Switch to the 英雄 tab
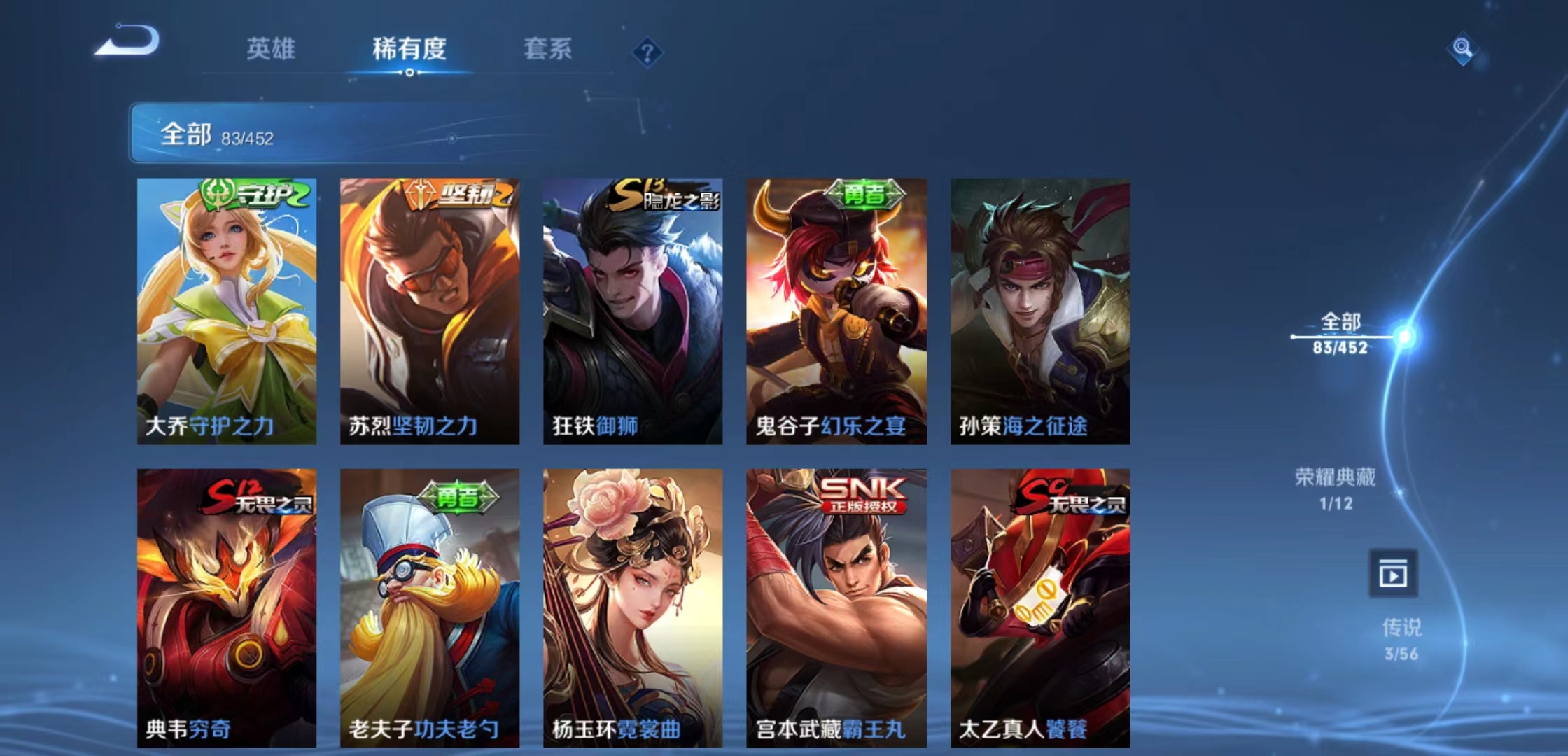 272,49
